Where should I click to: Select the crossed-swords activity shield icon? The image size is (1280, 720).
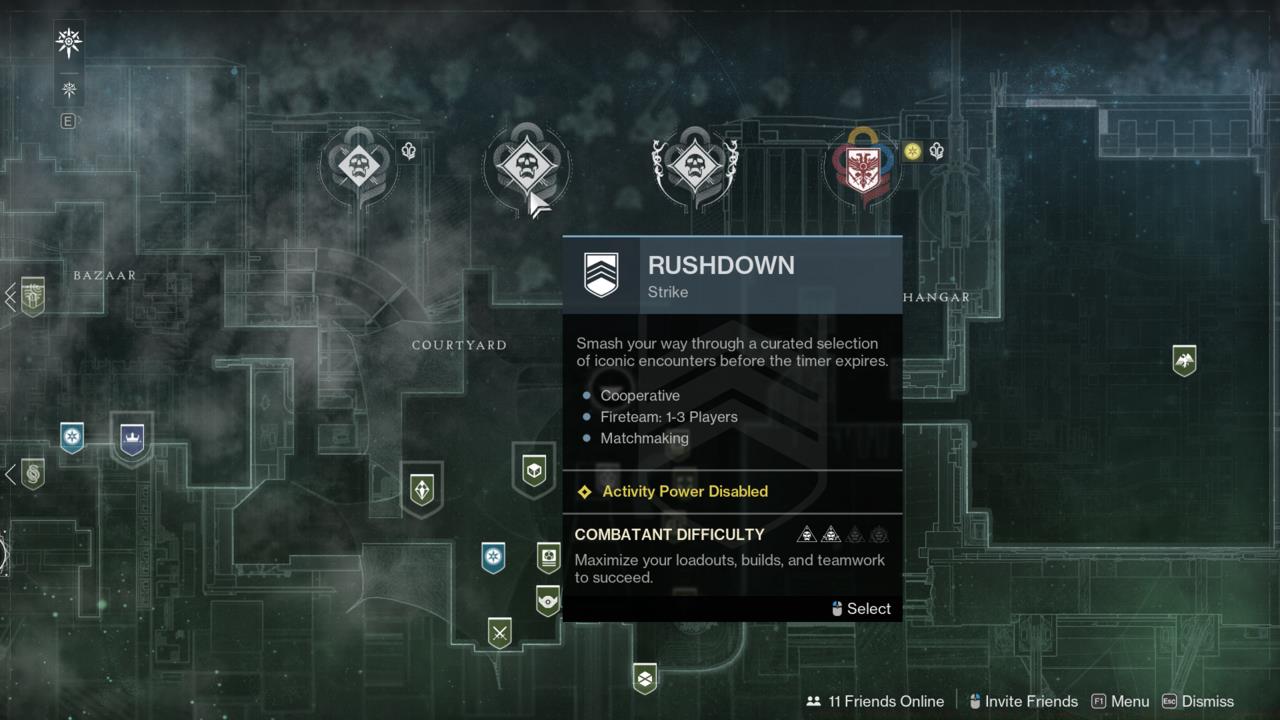tap(500, 632)
